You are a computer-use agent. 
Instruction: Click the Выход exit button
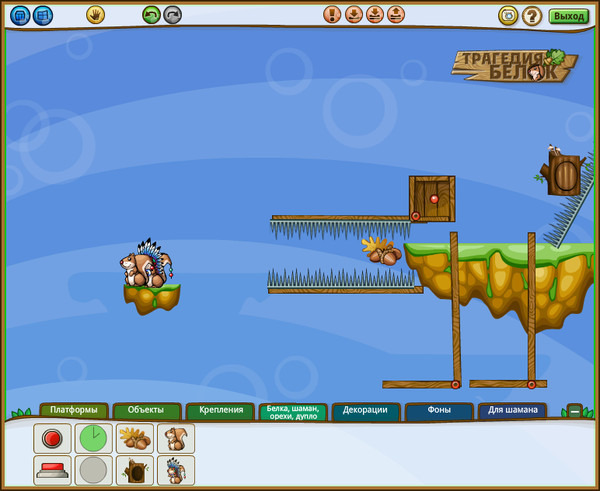568,16
